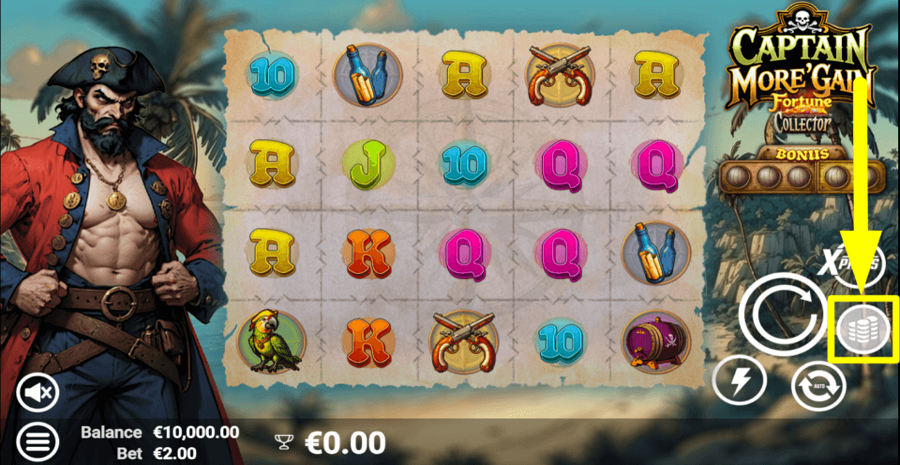Image resolution: width=900 pixels, height=465 pixels.
Task: Activate the Auto spin button
Action: point(818,385)
